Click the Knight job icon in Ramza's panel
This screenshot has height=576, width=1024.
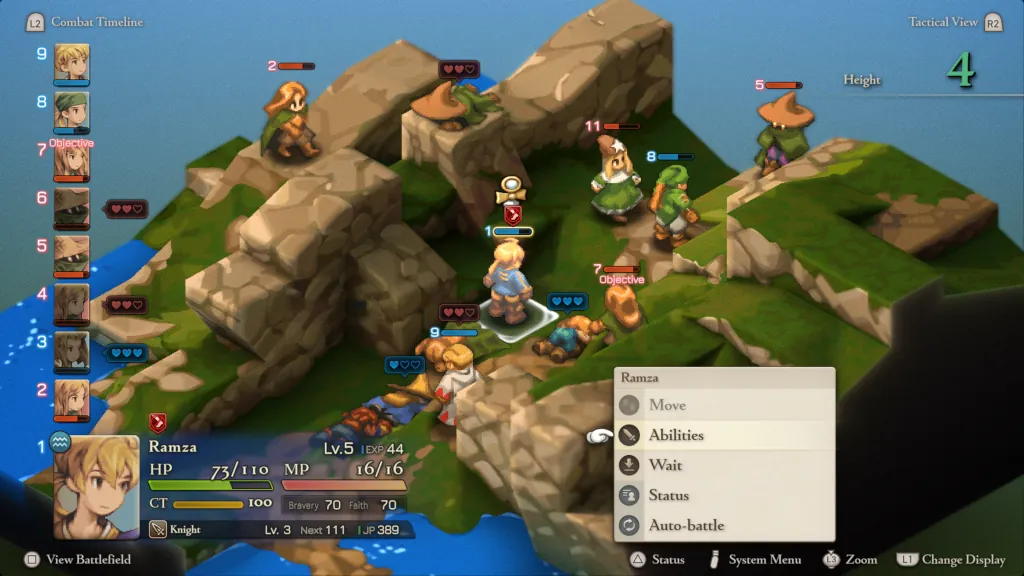click(x=158, y=529)
